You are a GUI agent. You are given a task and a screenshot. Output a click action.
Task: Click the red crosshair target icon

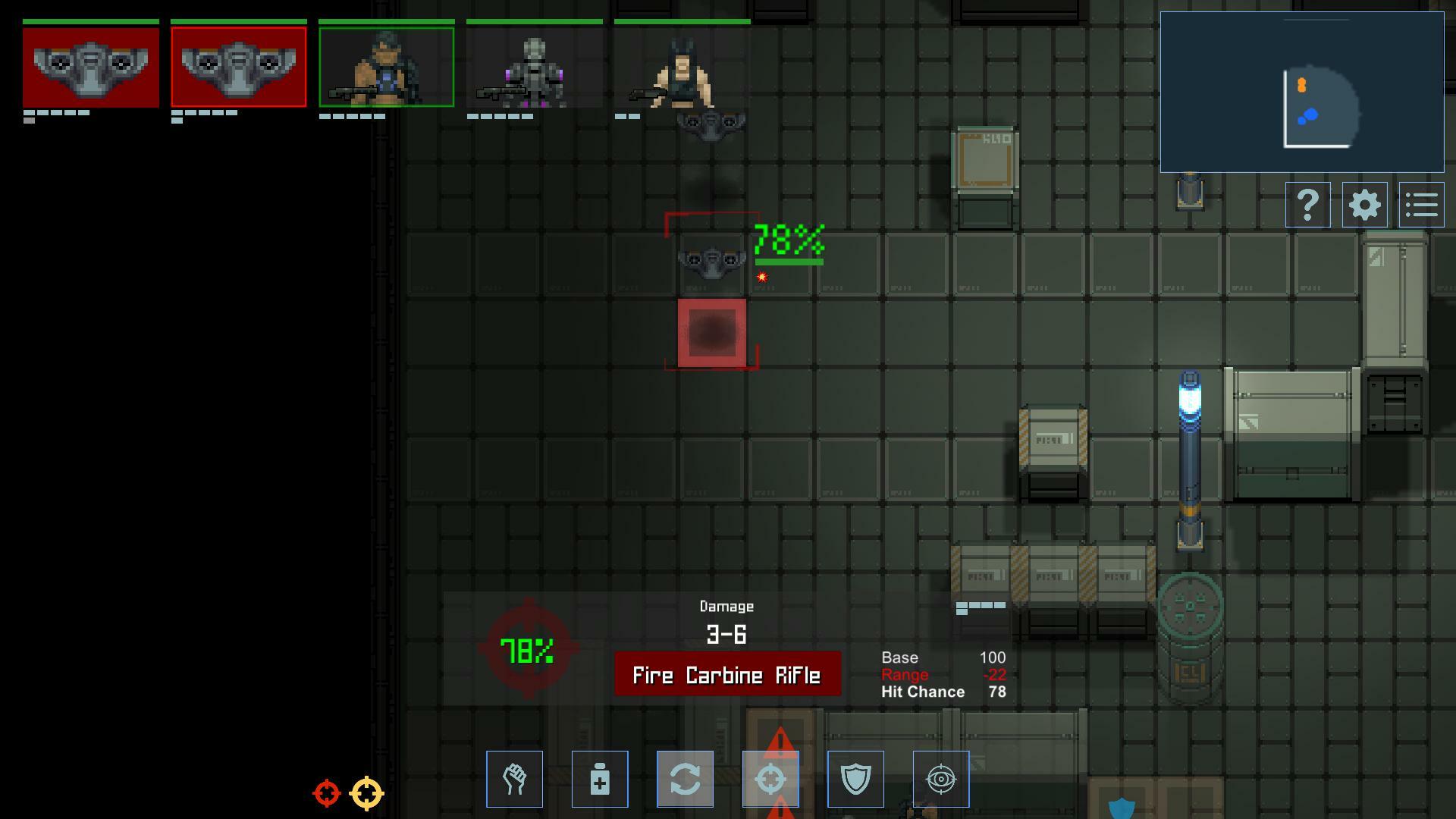(x=327, y=793)
